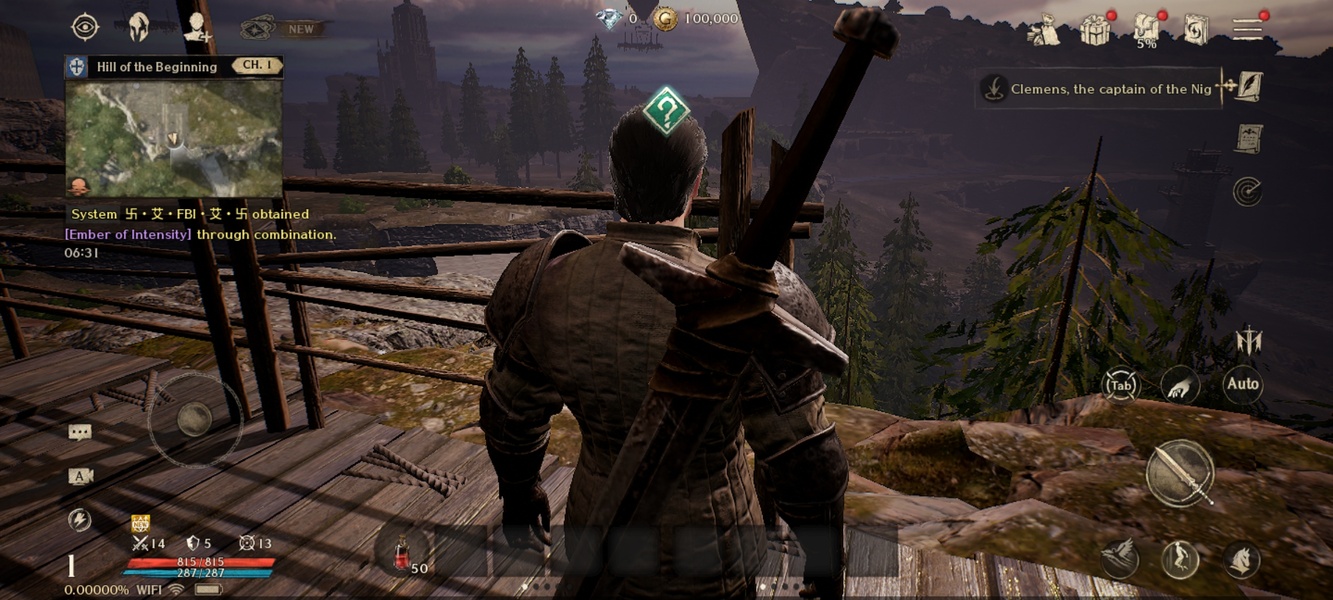Select the CH. 1 channel label
This screenshot has width=1333, height=600.
257,66
